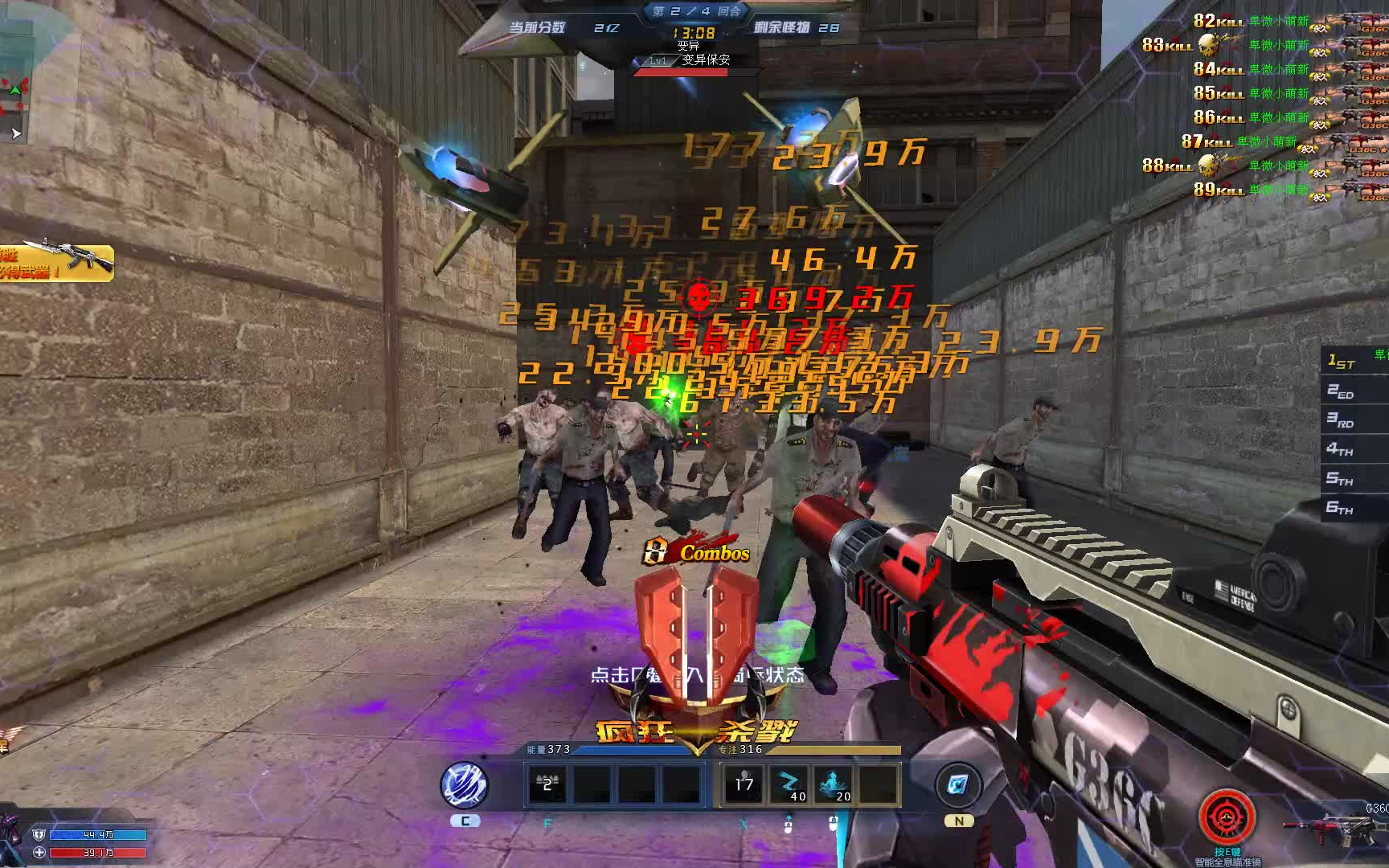Select the 1st place ranking row
This screenshot has width=1389, height=868.
[x=1355, y=362]
